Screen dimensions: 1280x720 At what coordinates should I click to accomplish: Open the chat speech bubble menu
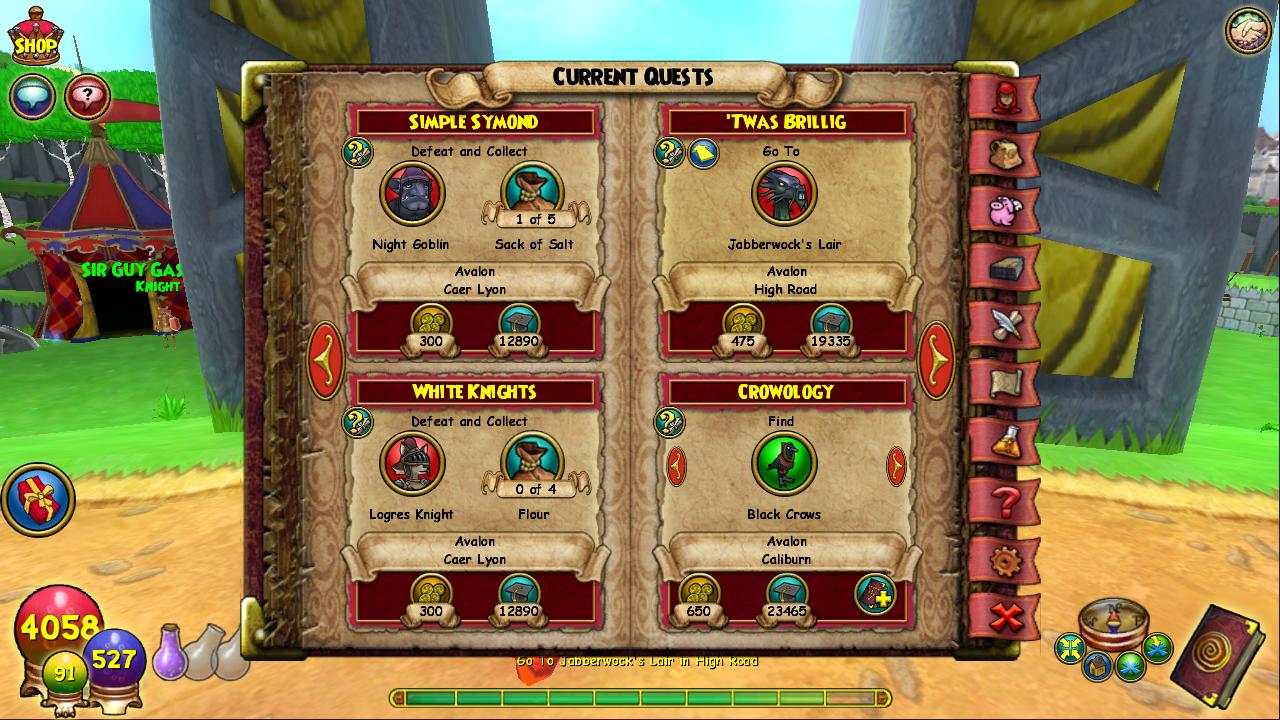[32, 97]
